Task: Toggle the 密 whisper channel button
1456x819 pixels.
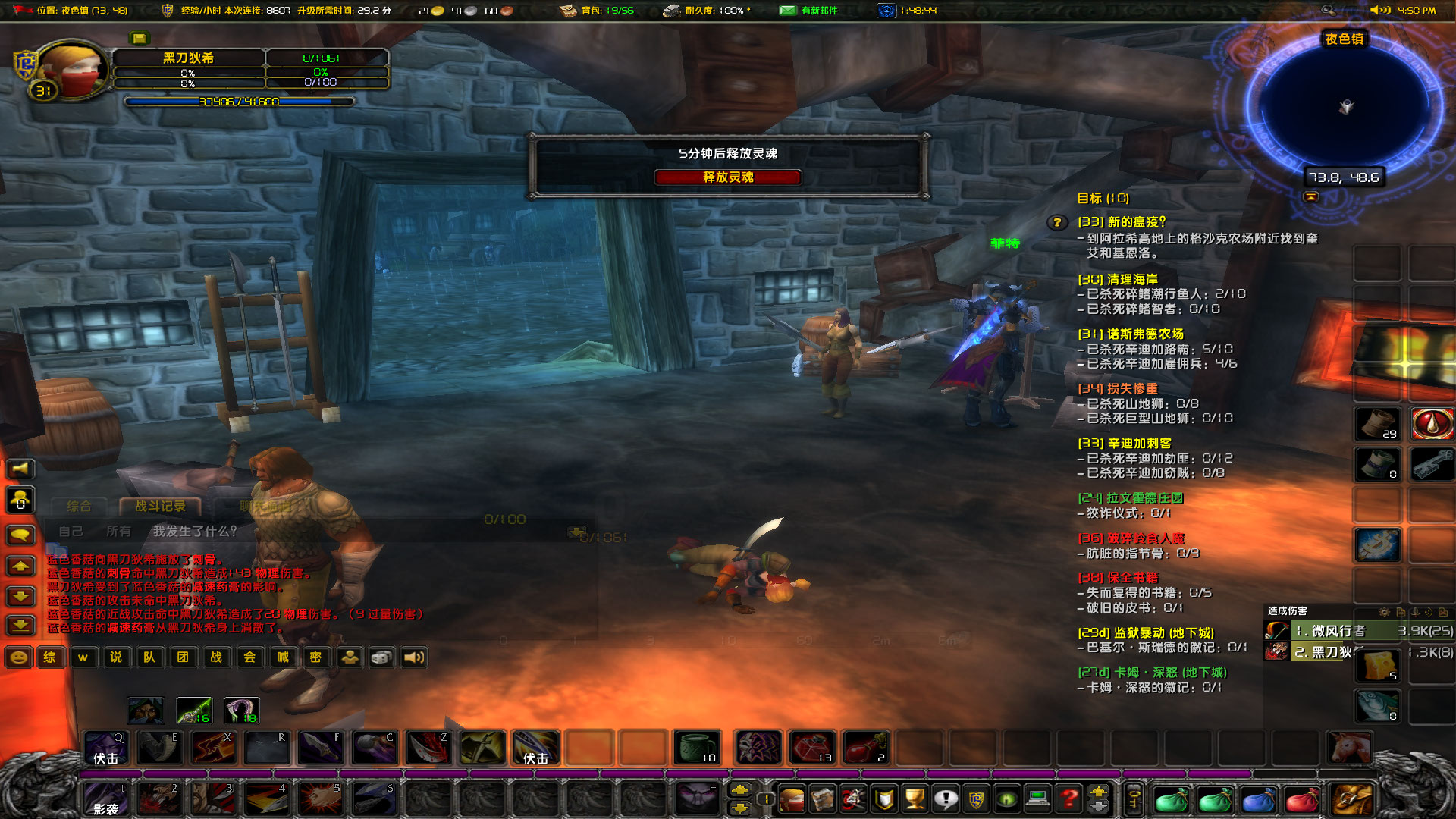Action: [x=316, y=657]
